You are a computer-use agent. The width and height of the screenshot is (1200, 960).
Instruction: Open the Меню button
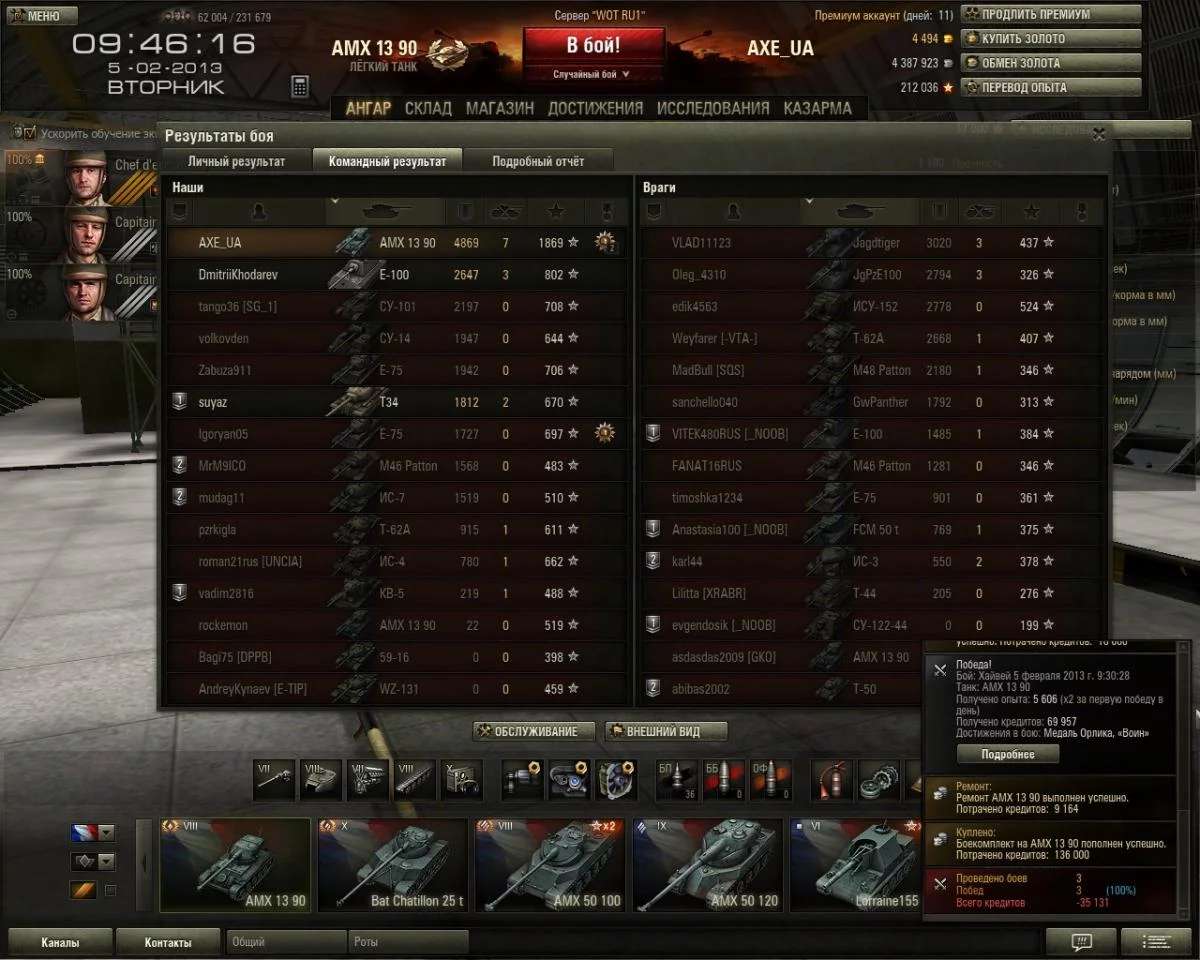[x=41, y=16]
